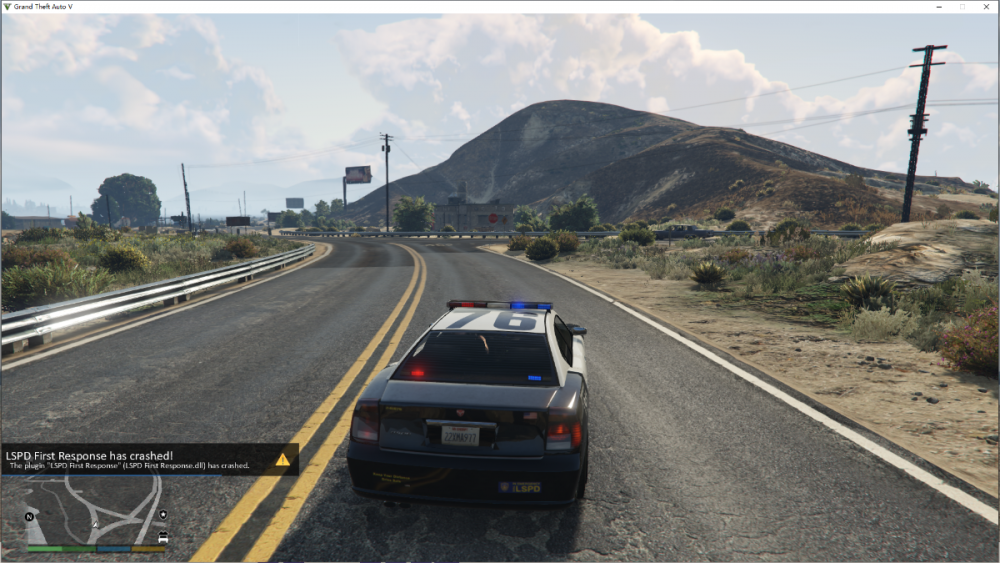The height and width of the screenshot is (563, 1000).
Task: Select the police station blip on minimap
Action: pyautogui.click(x=163, y=516)
